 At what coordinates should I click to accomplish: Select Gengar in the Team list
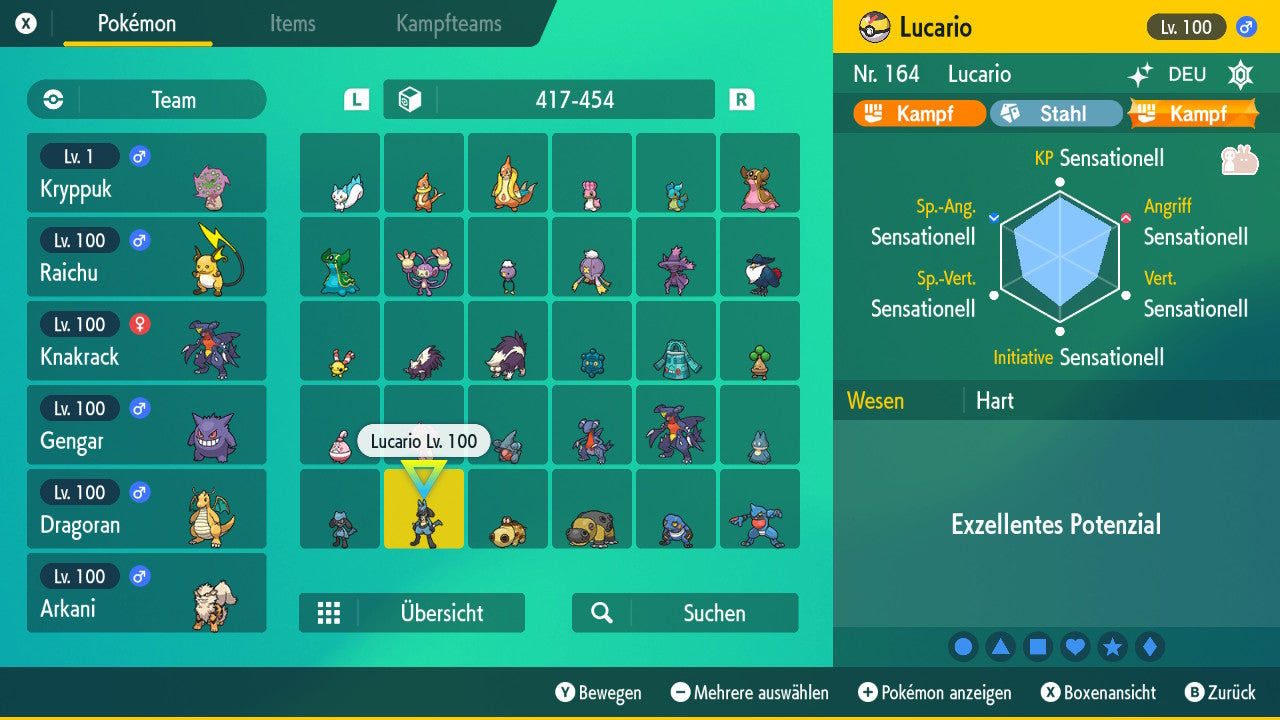[146, 424]
